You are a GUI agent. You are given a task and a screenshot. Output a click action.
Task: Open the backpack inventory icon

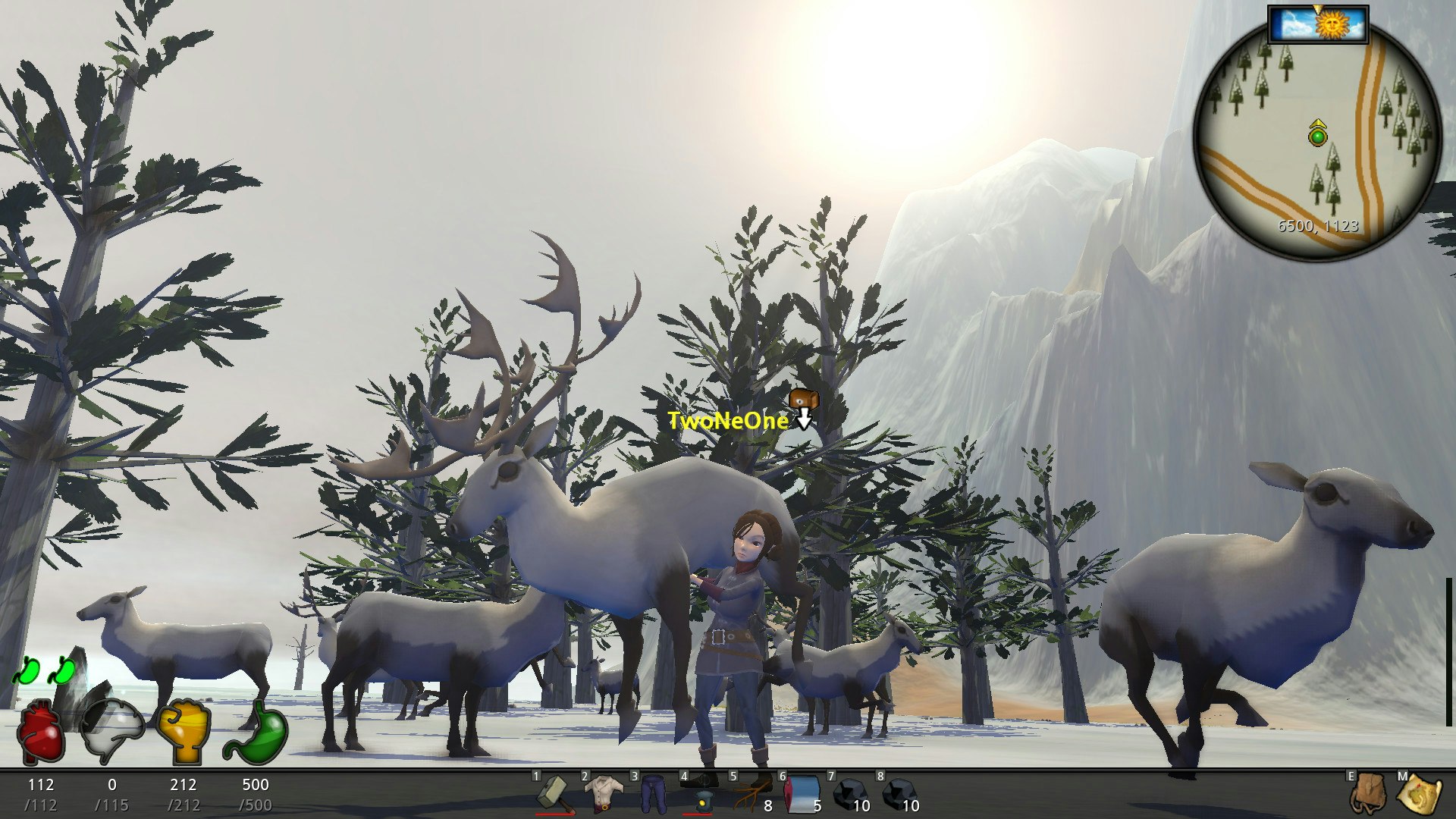[x=1368, y=794]
